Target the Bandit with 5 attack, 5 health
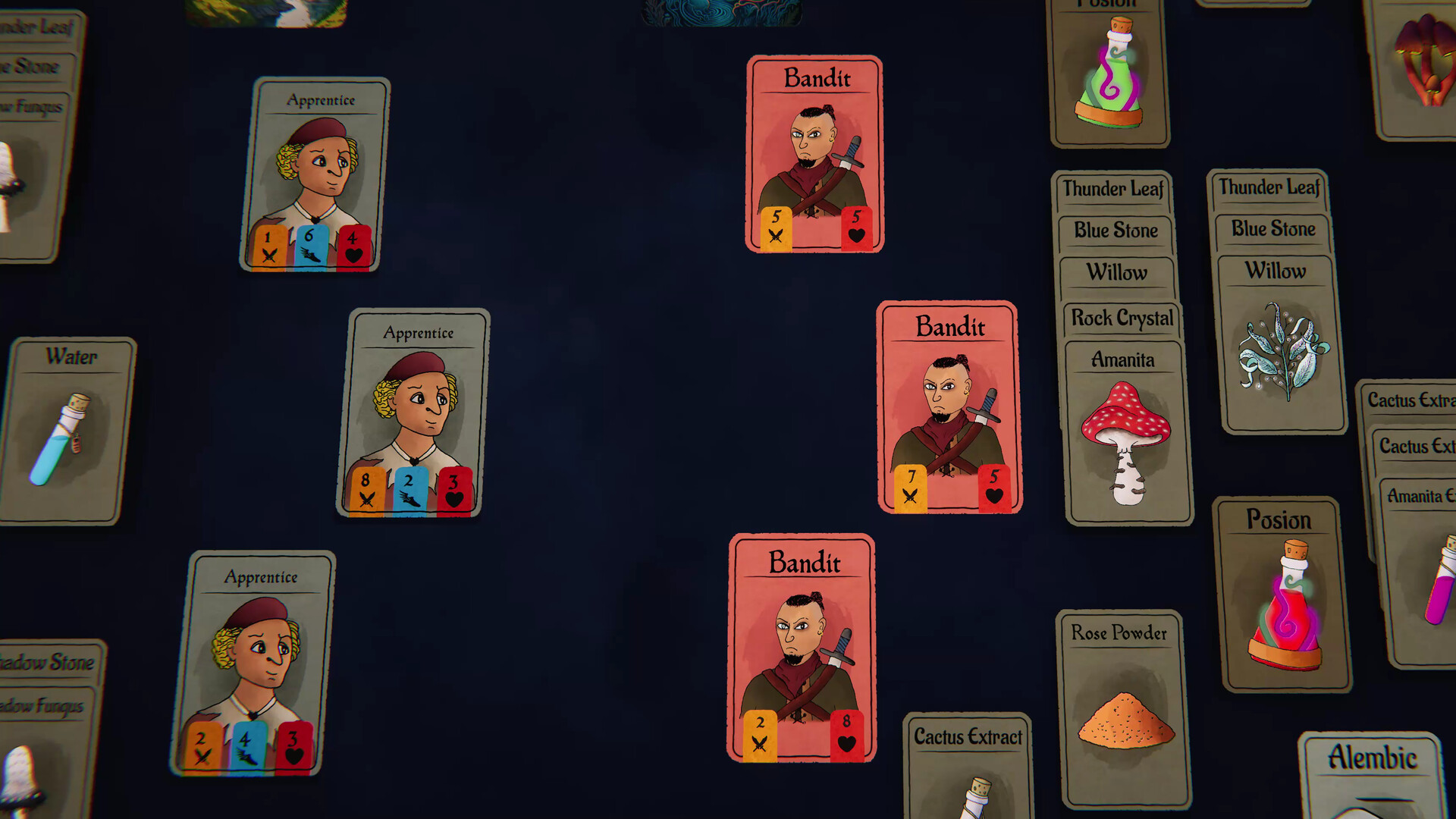The height and width of the screenshot is (819, 1456). click(815, 154)
